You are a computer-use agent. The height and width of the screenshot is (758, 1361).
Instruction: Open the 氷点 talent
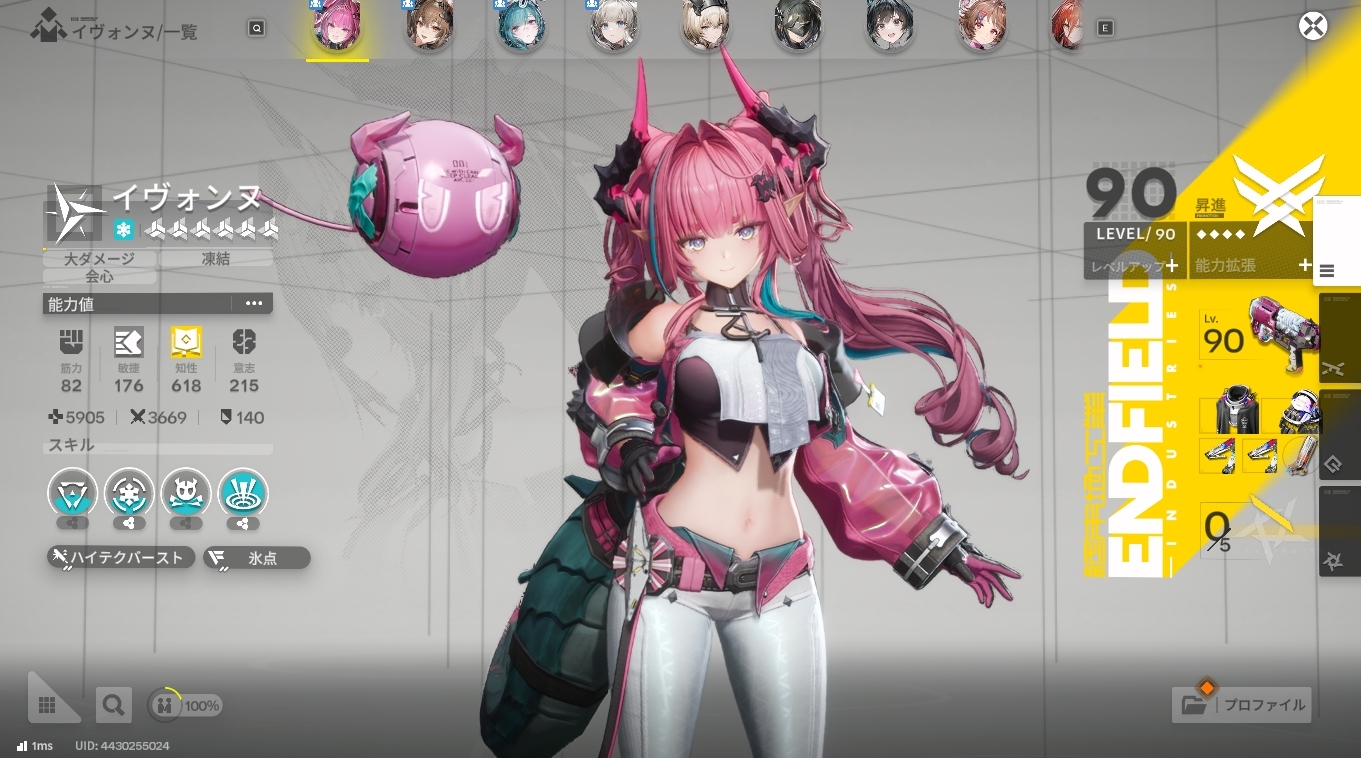257,558
